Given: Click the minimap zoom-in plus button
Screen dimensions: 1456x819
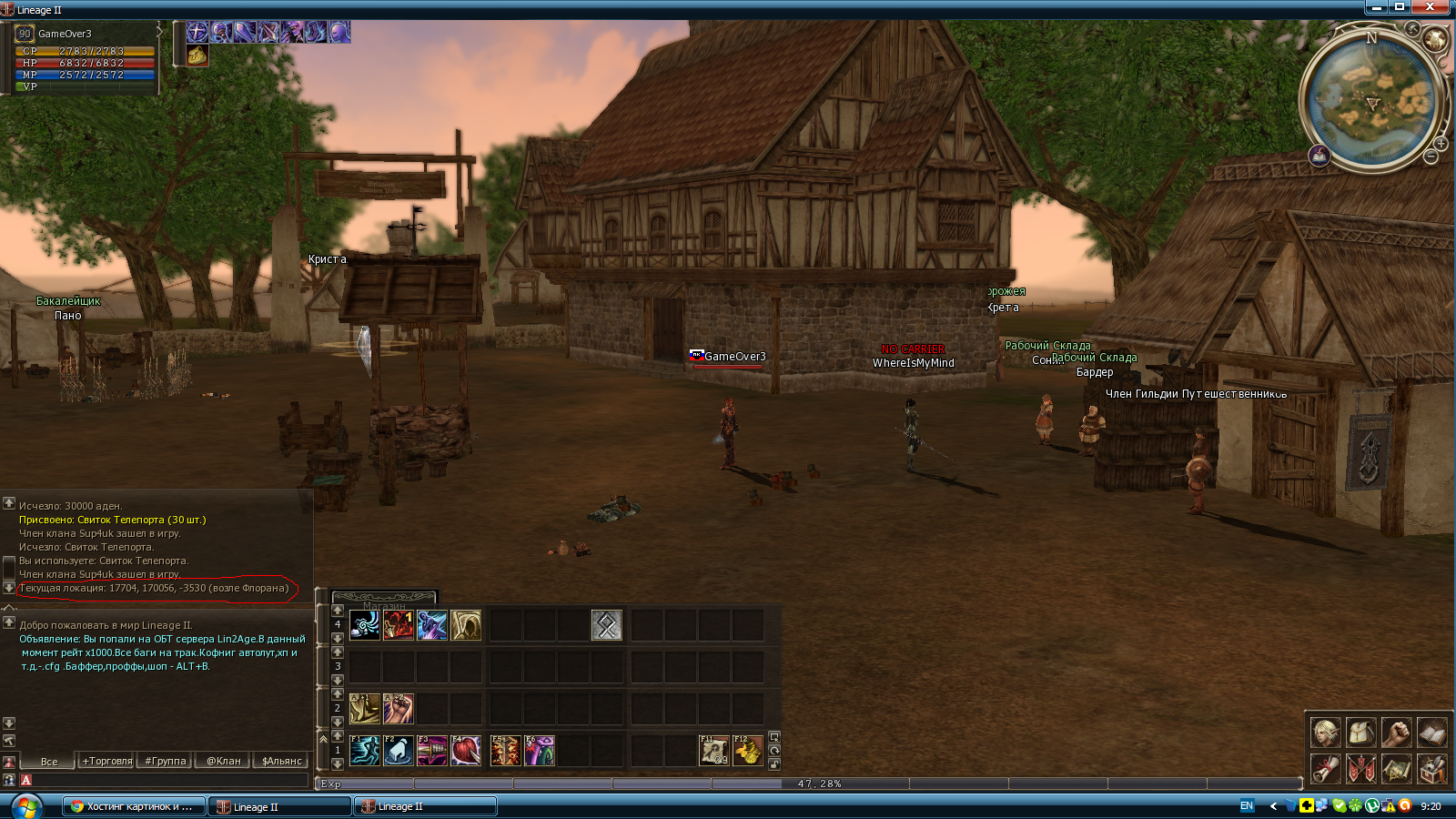Looking at the screenshot, I should tap(1441, 144).
